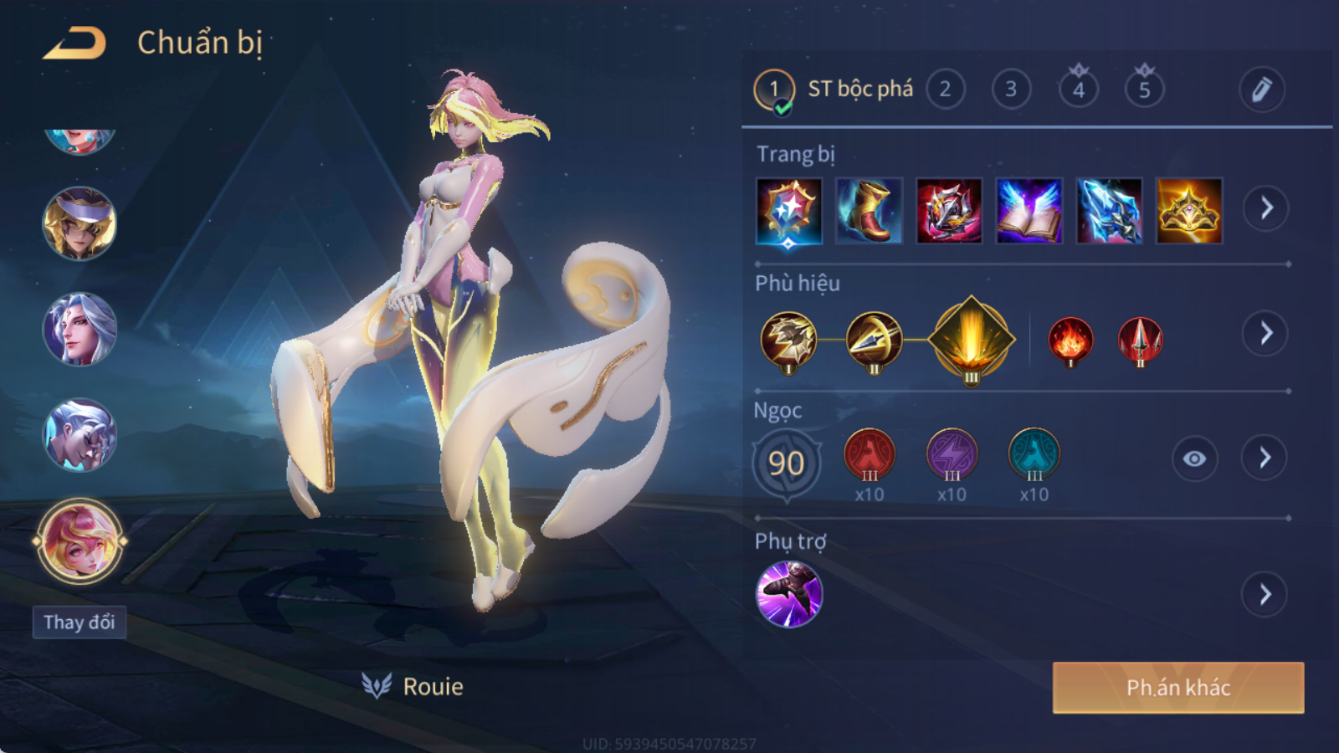
Task: Select the green boots equipment item
Action: pyautogui.click(x=869, y=211)
